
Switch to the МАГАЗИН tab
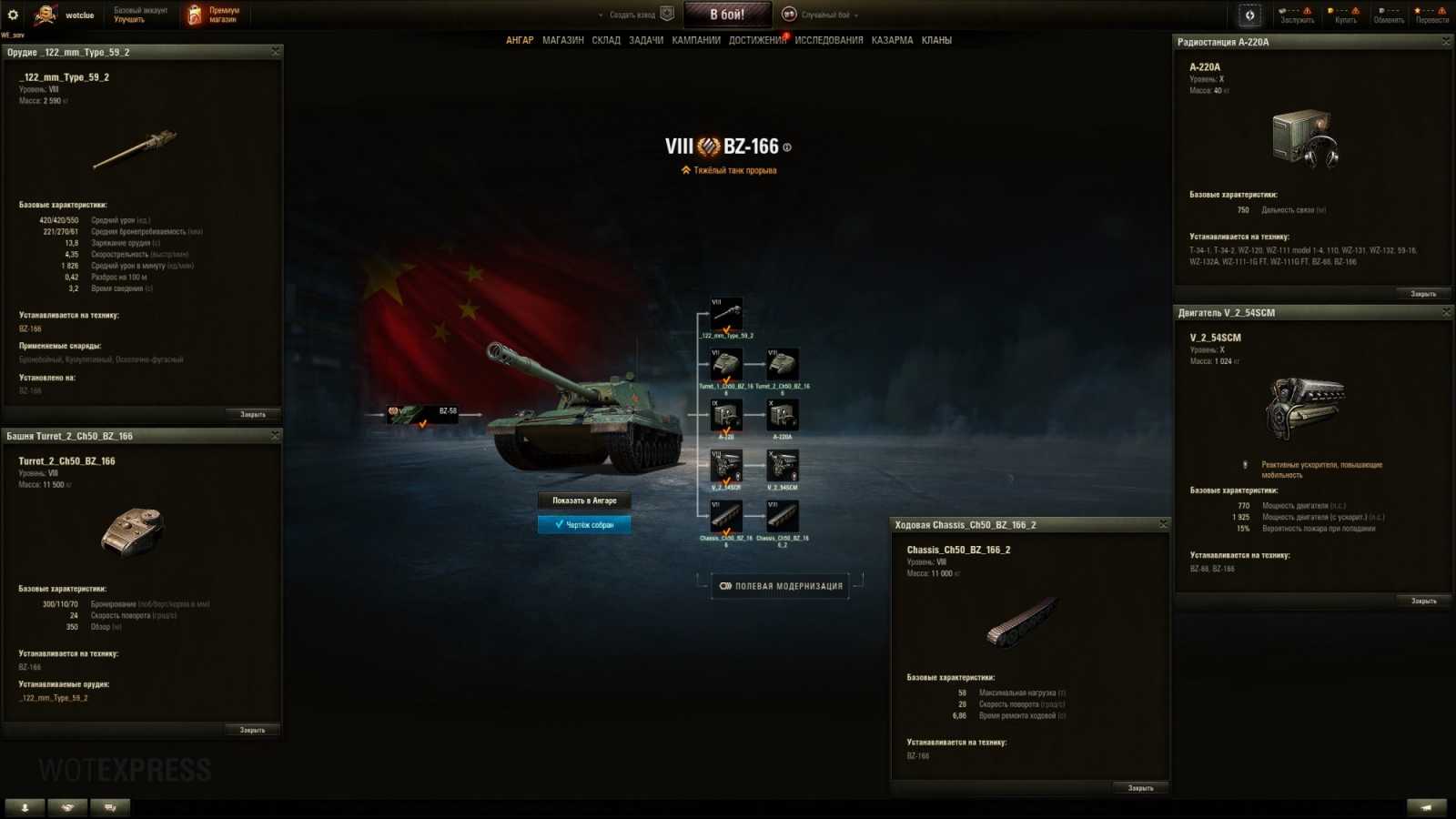564,40
